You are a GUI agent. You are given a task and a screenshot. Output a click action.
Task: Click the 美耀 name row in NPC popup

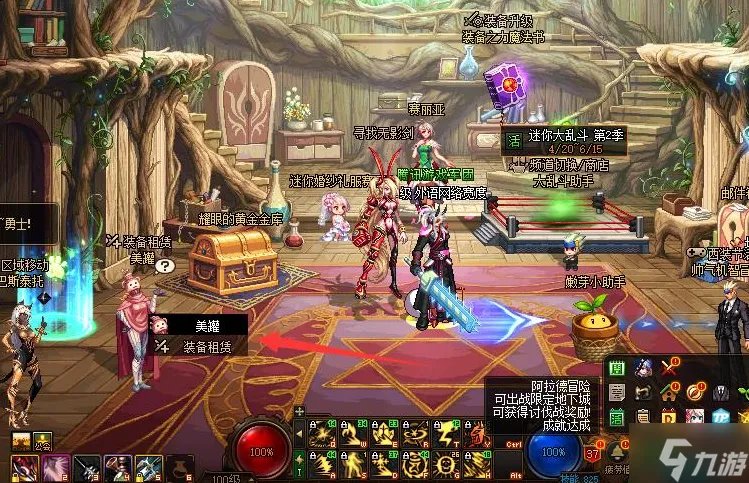coord(205,325)
